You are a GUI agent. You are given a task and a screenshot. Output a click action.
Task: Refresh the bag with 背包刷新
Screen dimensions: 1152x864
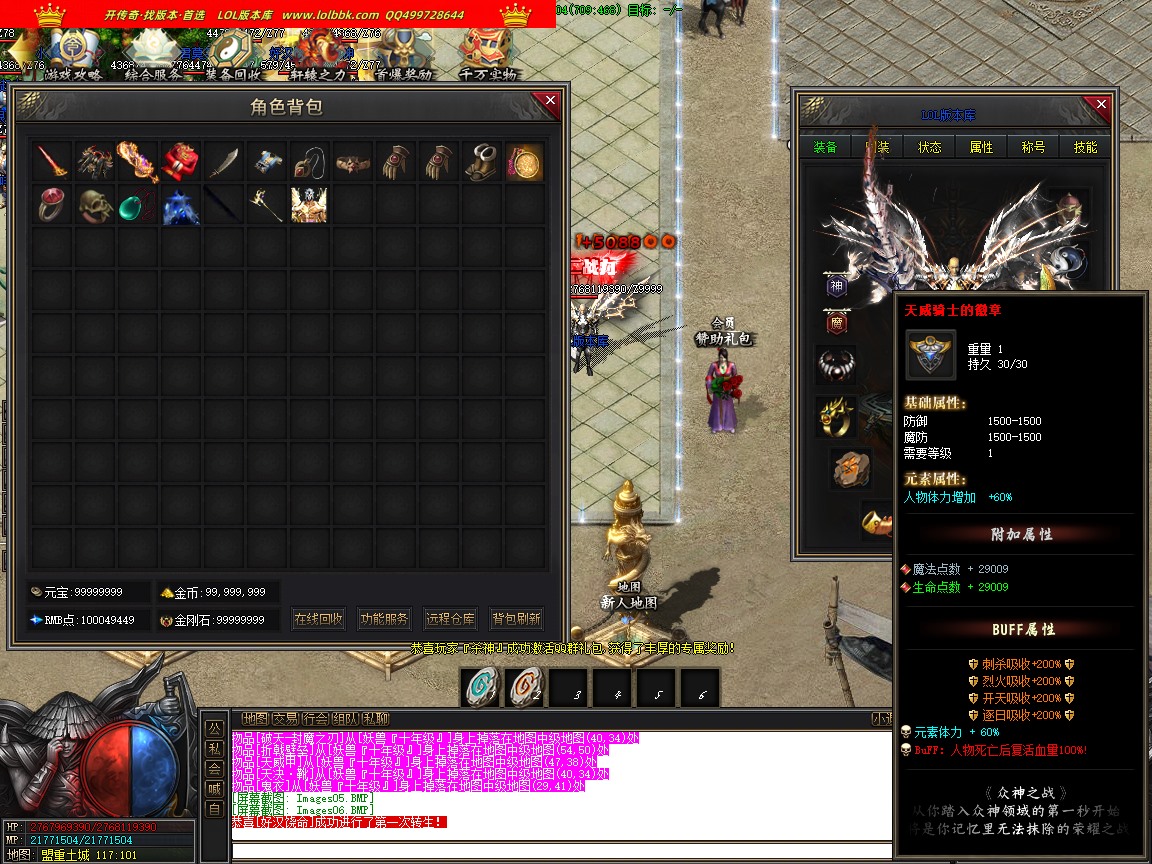coord(516,619)
